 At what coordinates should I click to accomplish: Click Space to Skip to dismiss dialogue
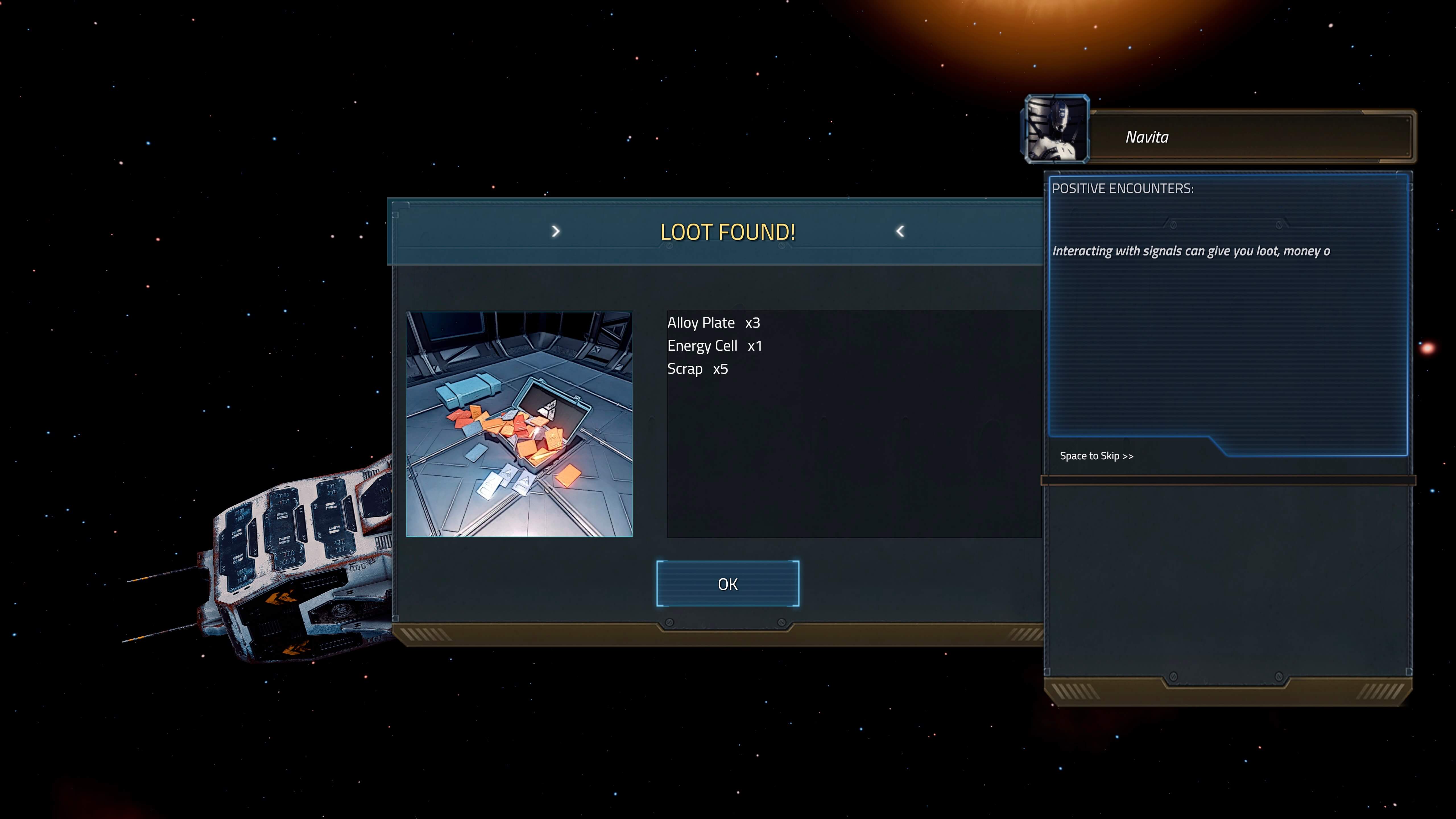pyautogui.click(x=1097, y=456)
